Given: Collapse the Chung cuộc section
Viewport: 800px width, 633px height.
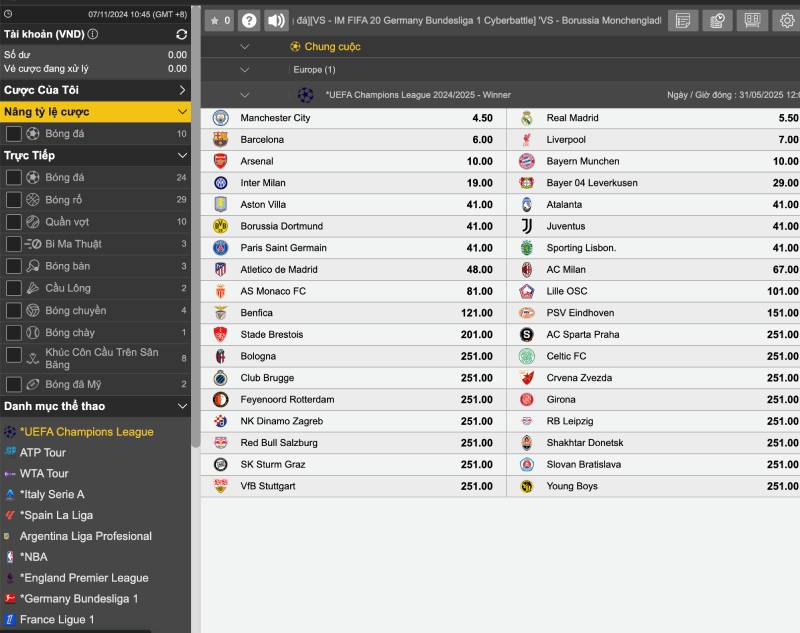Looking at the screenshot, I should 245,47.
